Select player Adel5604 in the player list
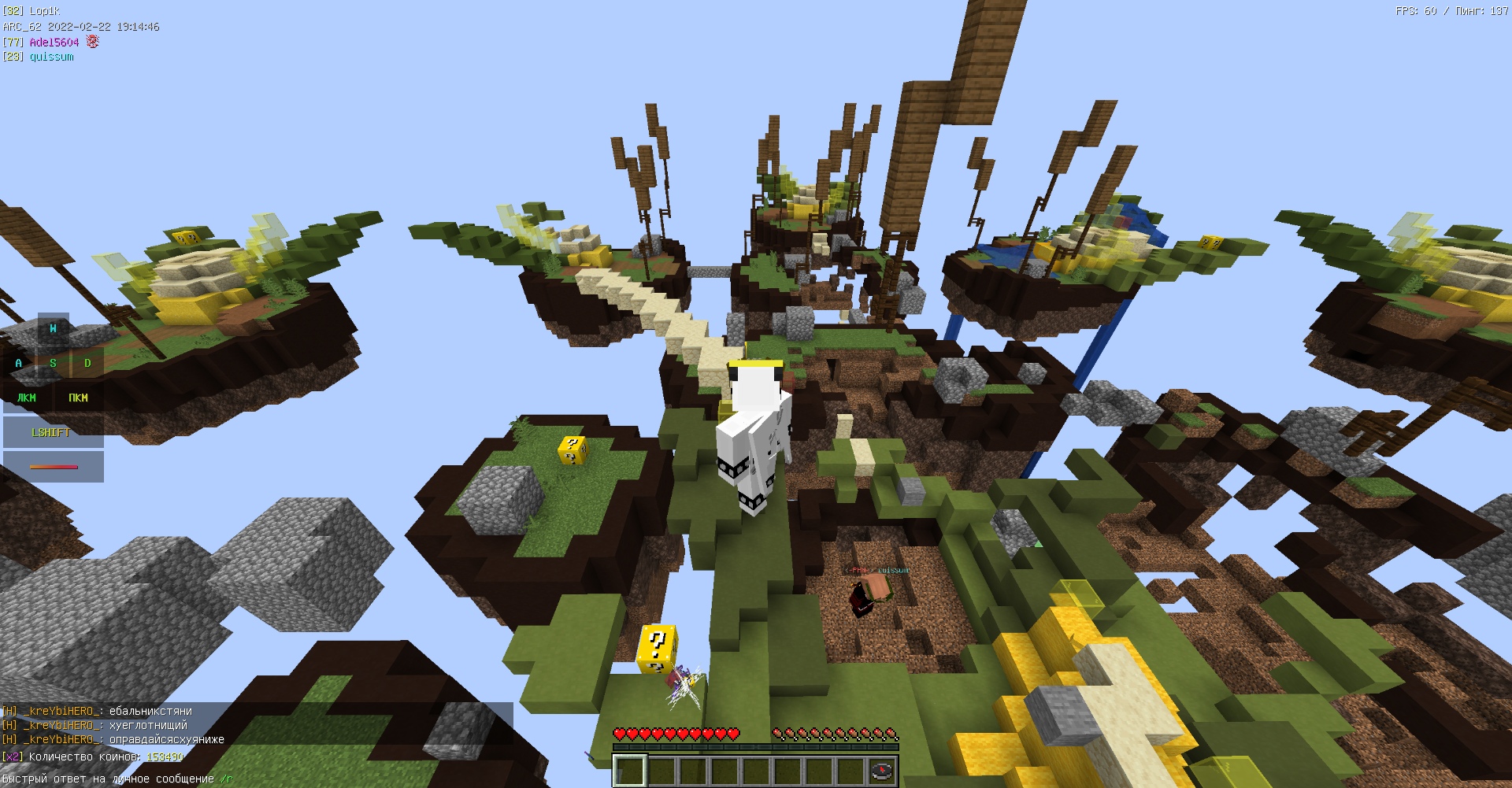 [x=54, y=42]
